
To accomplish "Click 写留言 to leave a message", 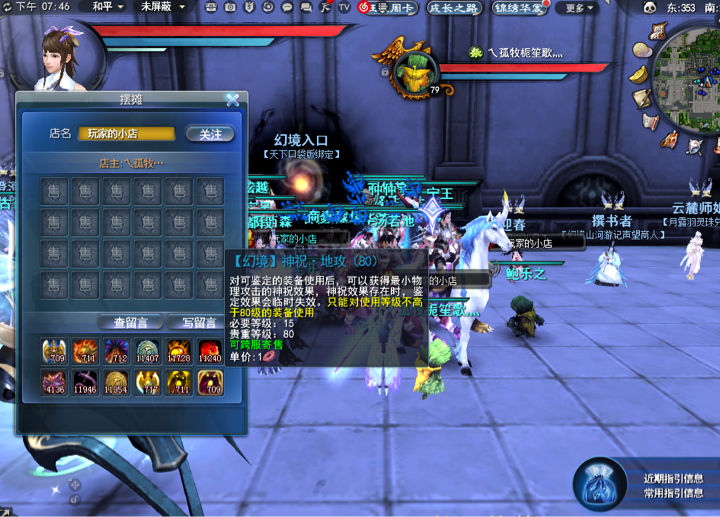I will click(x=197, y=322).
